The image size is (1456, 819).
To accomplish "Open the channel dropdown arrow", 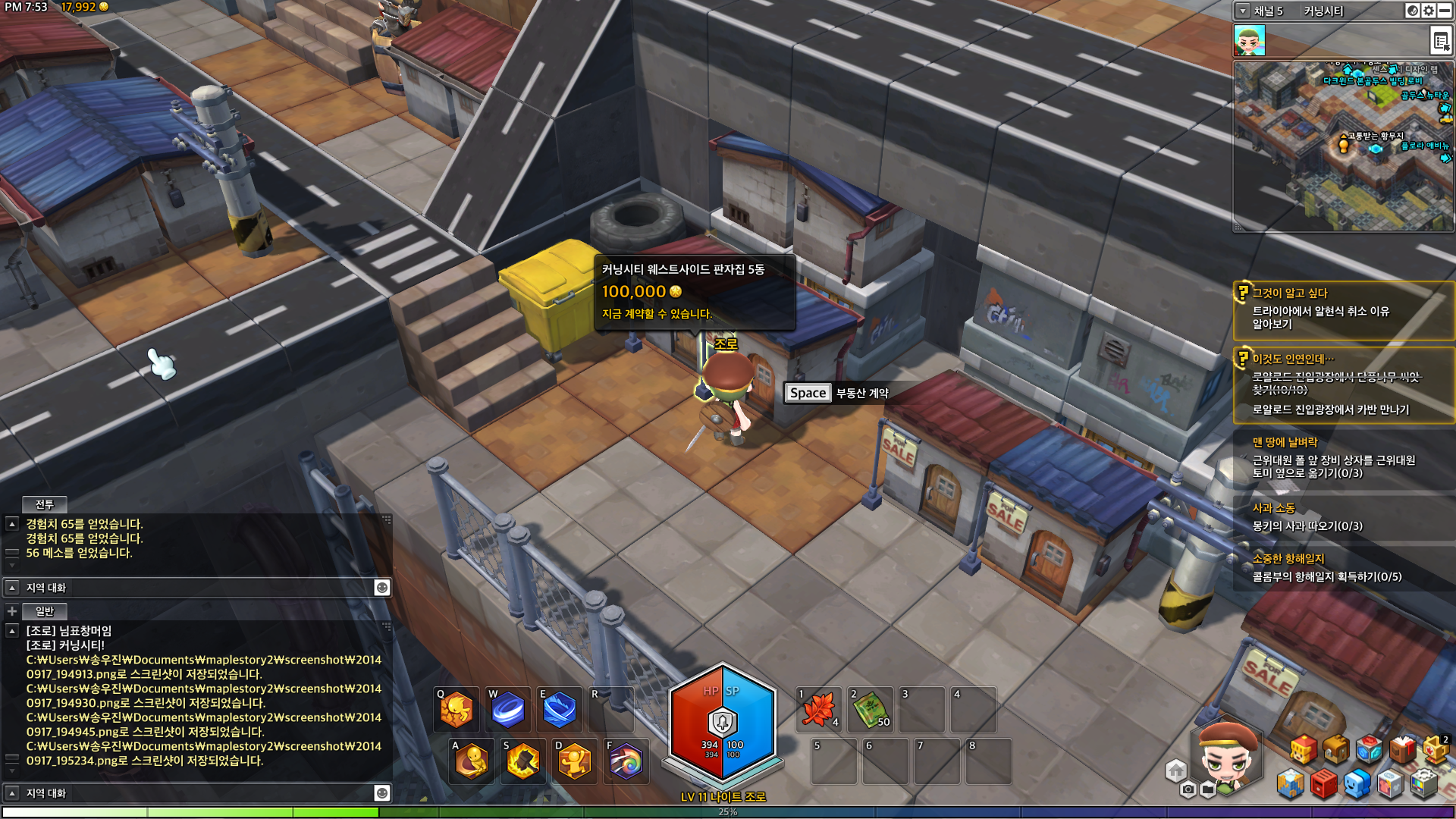I will click(1242, 11).
